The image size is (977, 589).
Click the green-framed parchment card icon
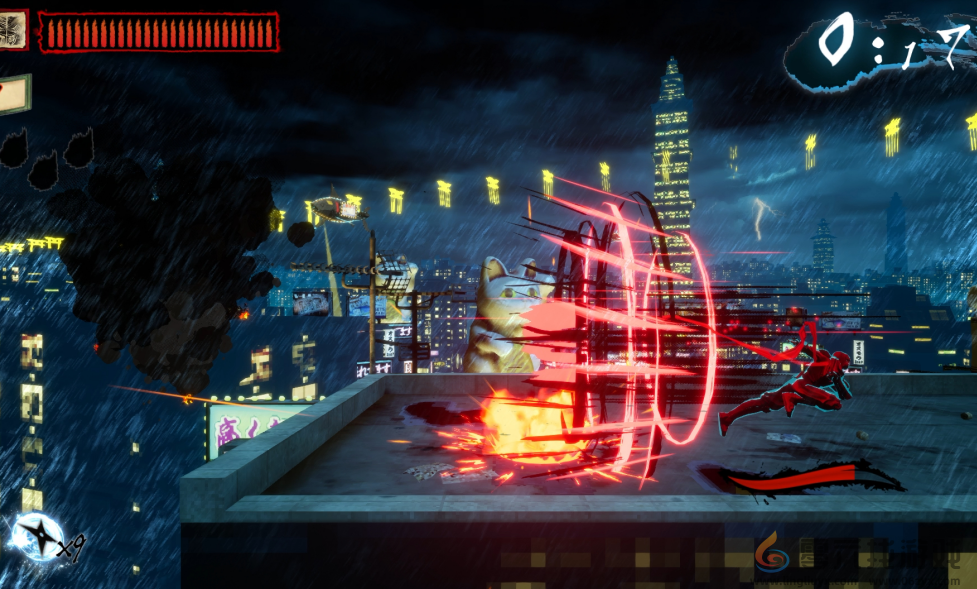[14, 93]
